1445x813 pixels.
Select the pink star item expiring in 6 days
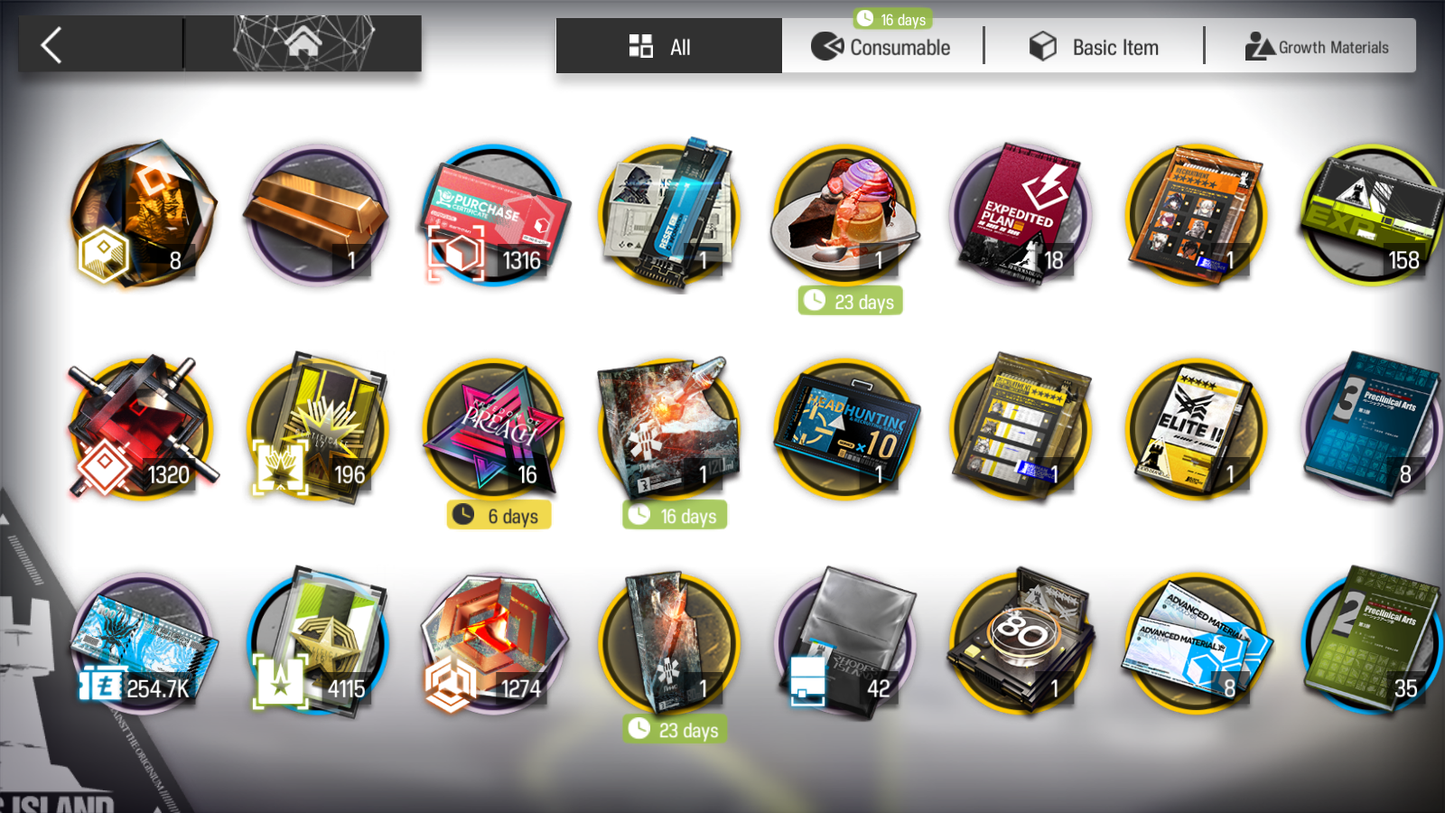[494, 429]
